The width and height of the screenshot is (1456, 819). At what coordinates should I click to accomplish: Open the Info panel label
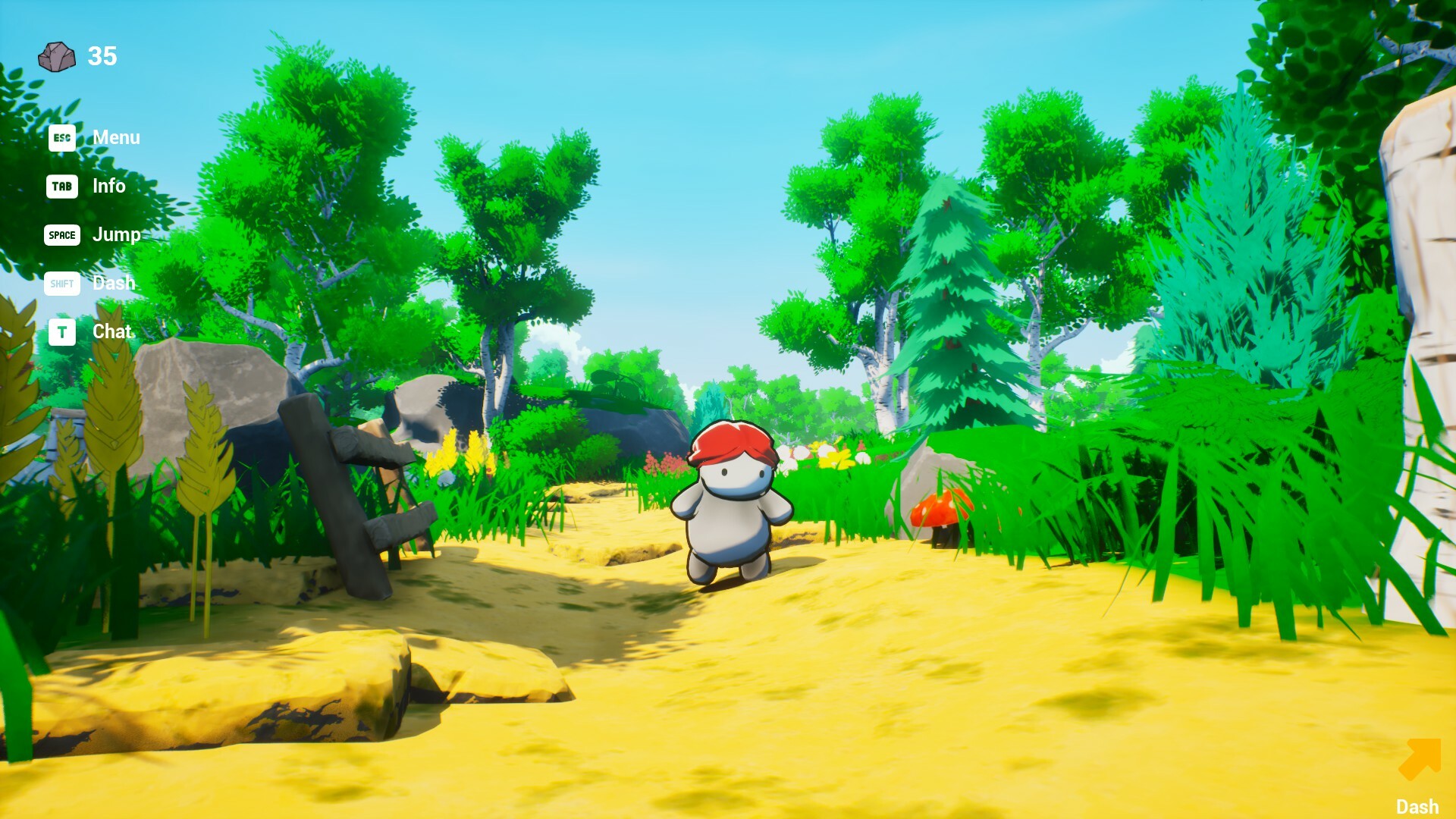click(108, 187)
